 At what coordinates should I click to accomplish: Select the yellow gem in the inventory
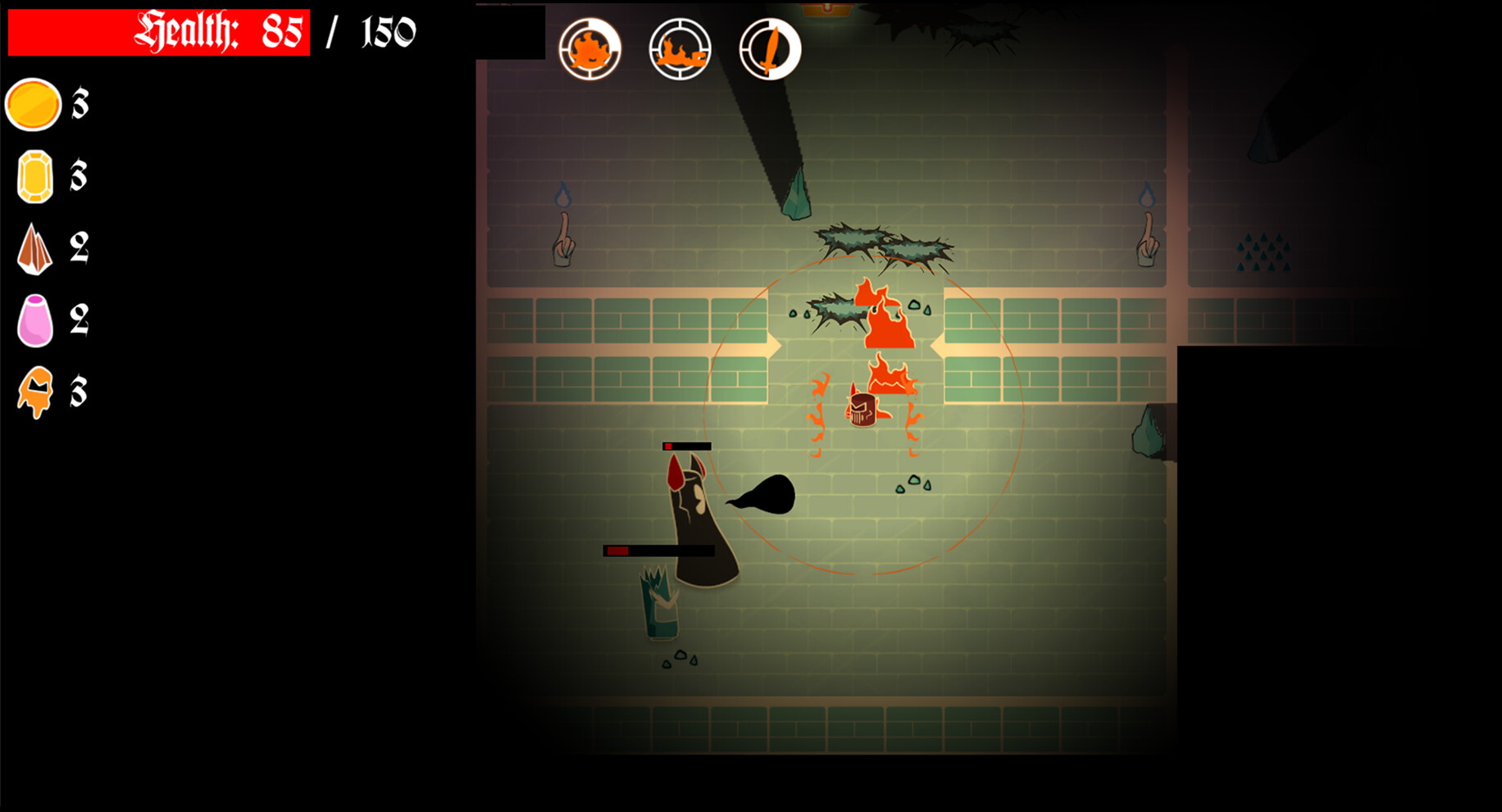pos(34,178)
